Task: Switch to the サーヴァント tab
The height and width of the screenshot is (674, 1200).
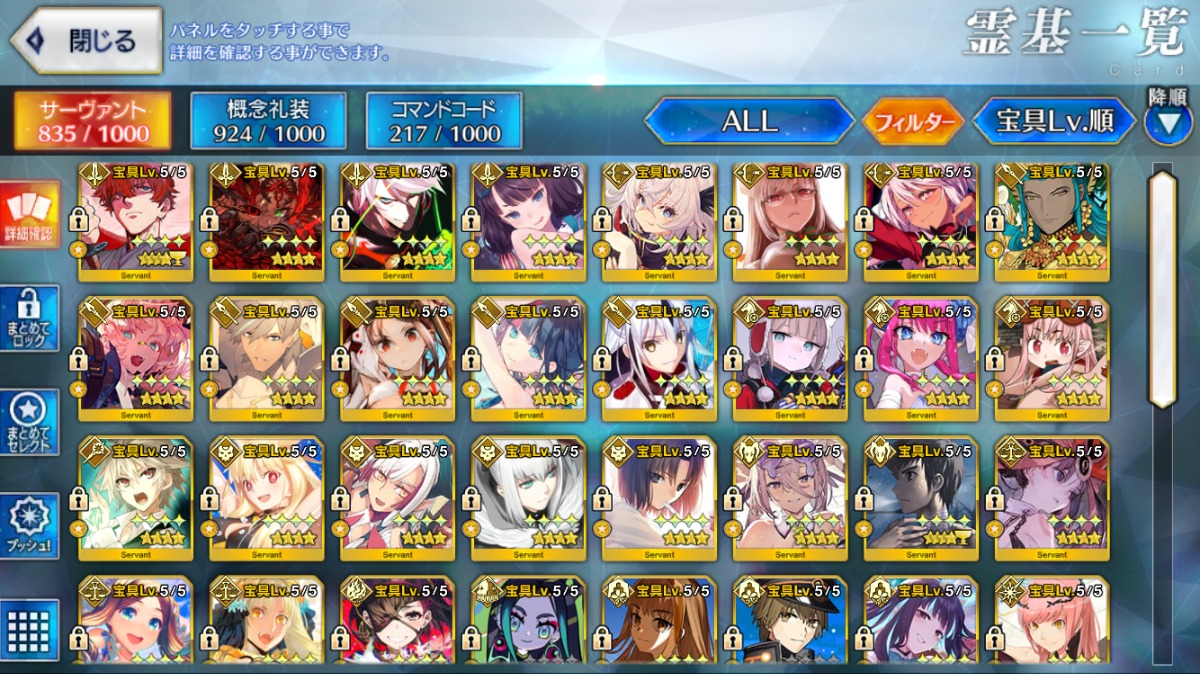Action: [92, 121]
